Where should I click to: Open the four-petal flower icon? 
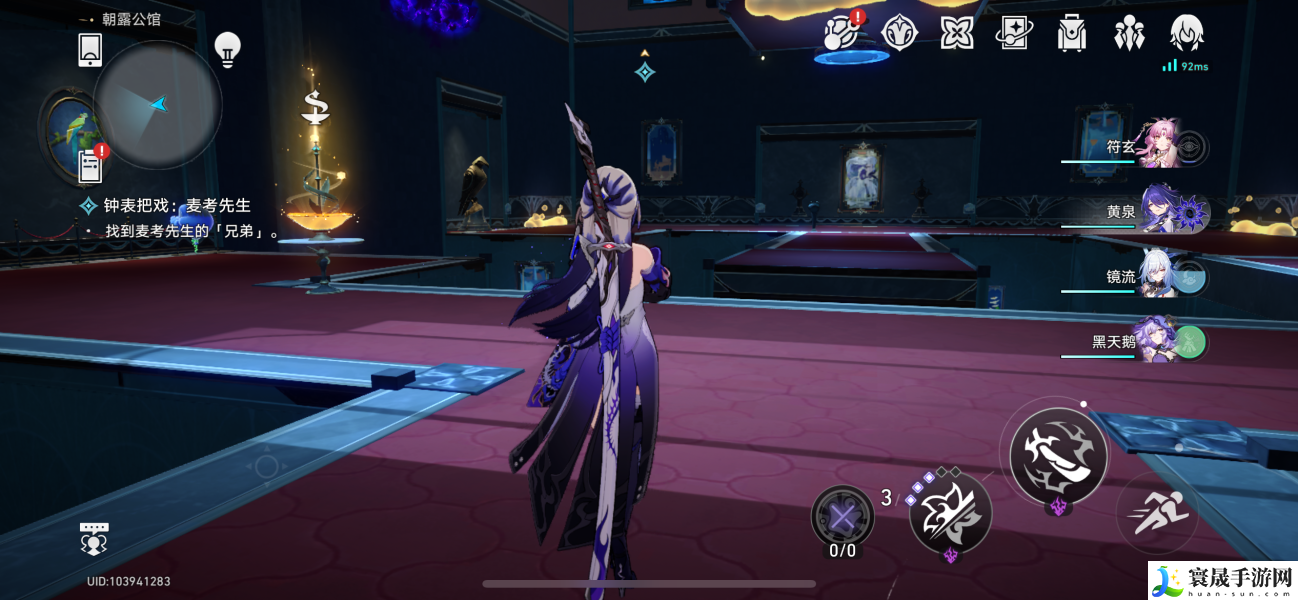957,33
